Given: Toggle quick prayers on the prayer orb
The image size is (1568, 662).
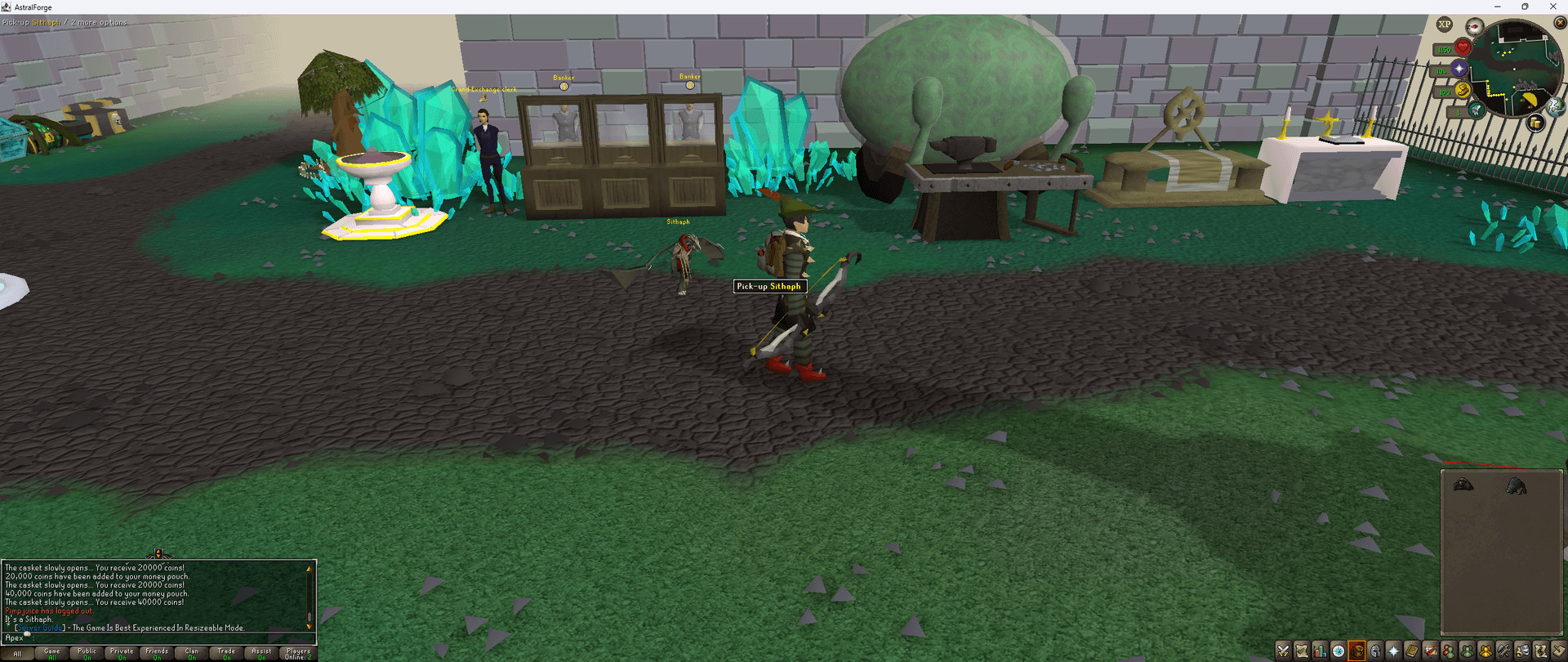Looking at the screenshot, I should coord(1459,69).
